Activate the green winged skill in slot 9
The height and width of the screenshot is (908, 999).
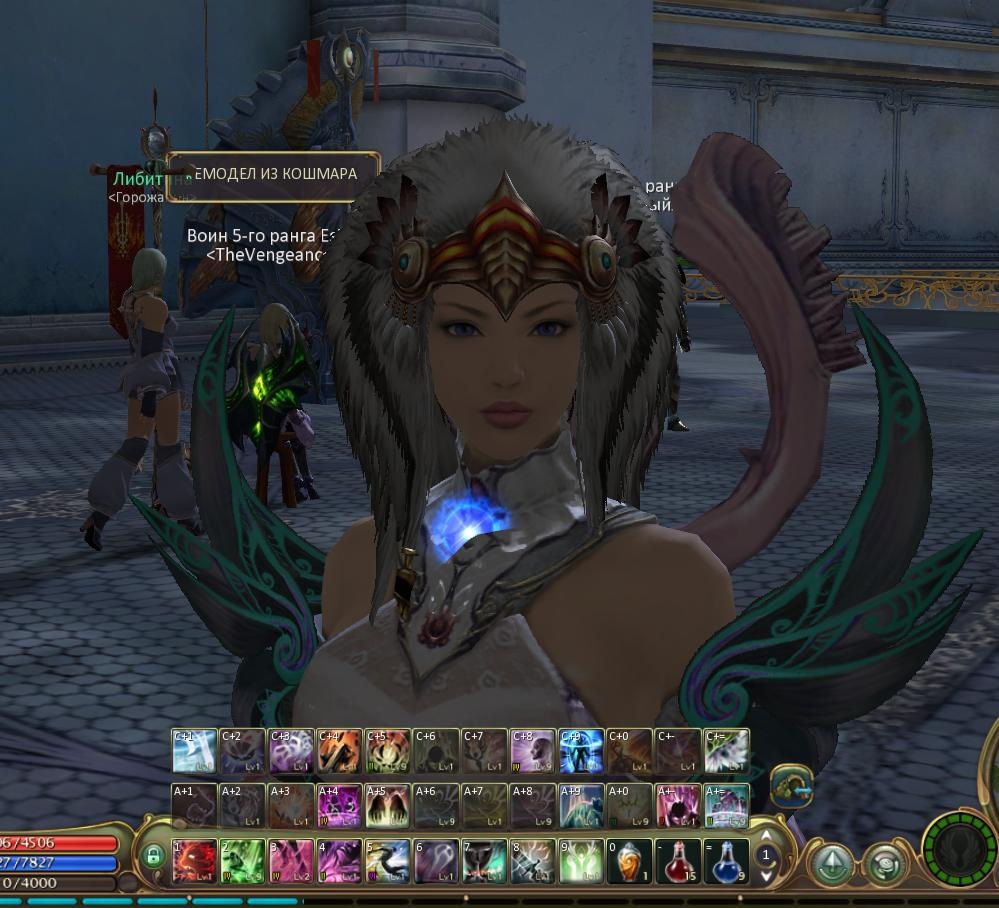pos(582,861)
